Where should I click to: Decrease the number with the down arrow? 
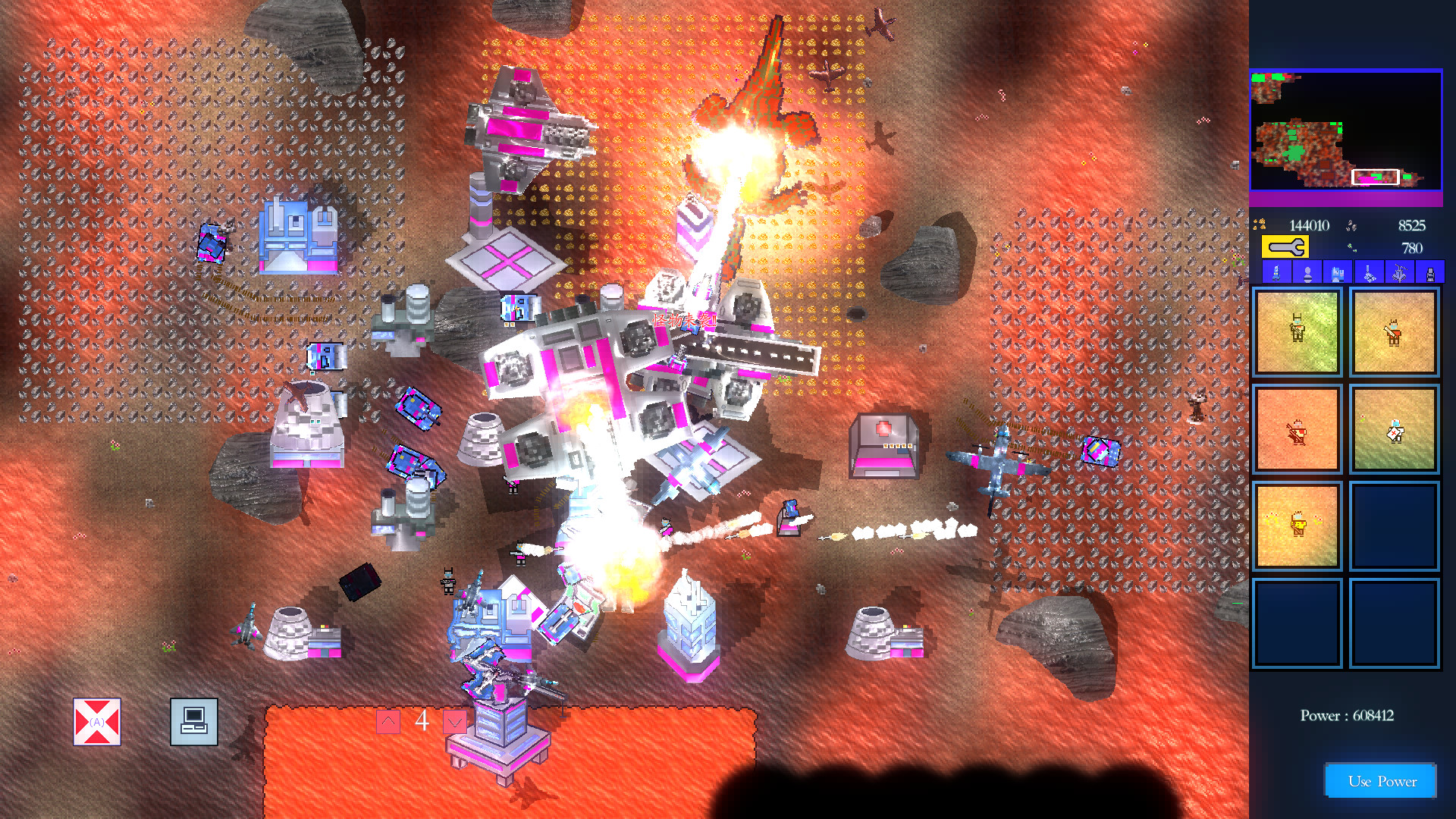[454, 721]
